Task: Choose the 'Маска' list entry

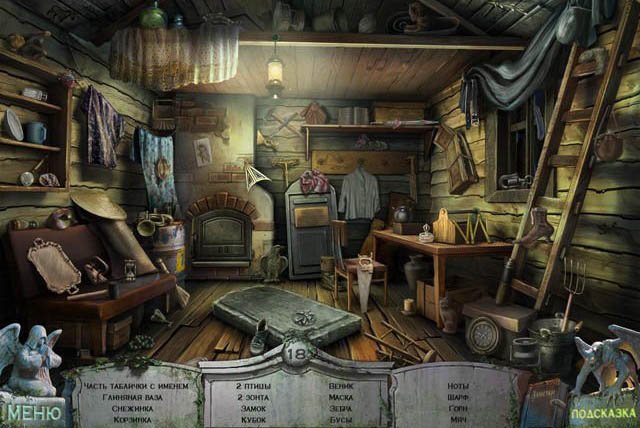Action: coord(341,396)
